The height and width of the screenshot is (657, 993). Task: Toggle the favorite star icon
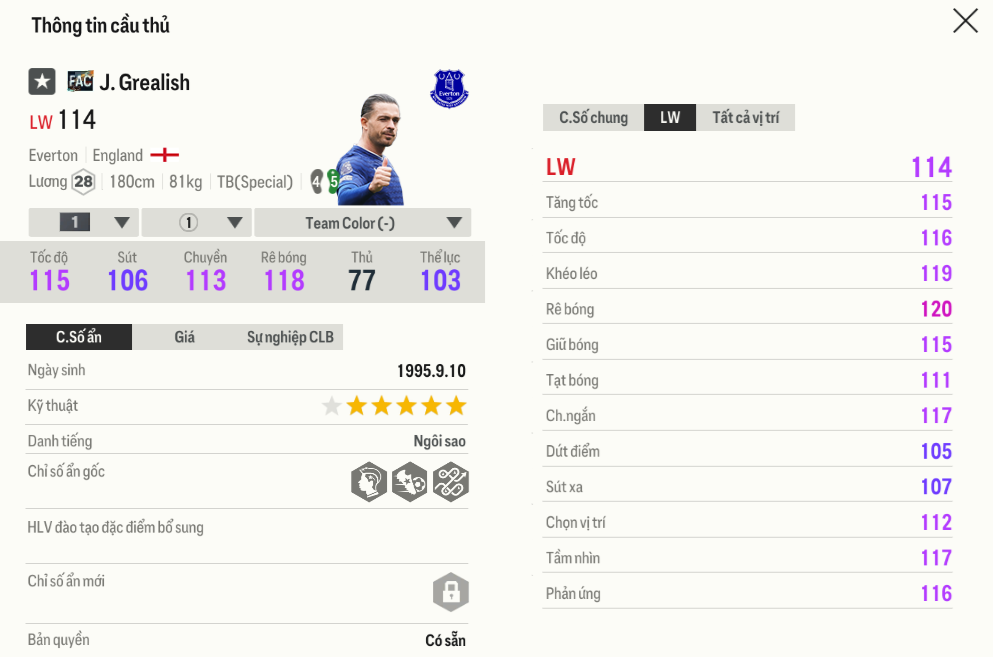click(42, 82)
